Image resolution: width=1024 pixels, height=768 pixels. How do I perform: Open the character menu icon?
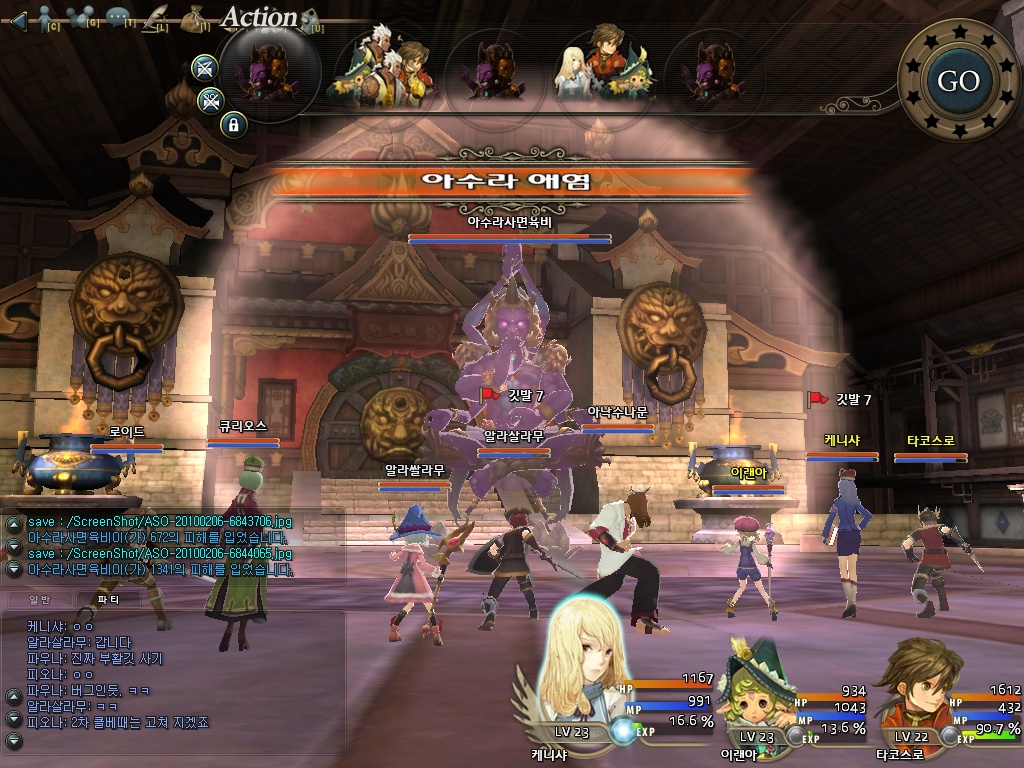(x=44, y=18)
